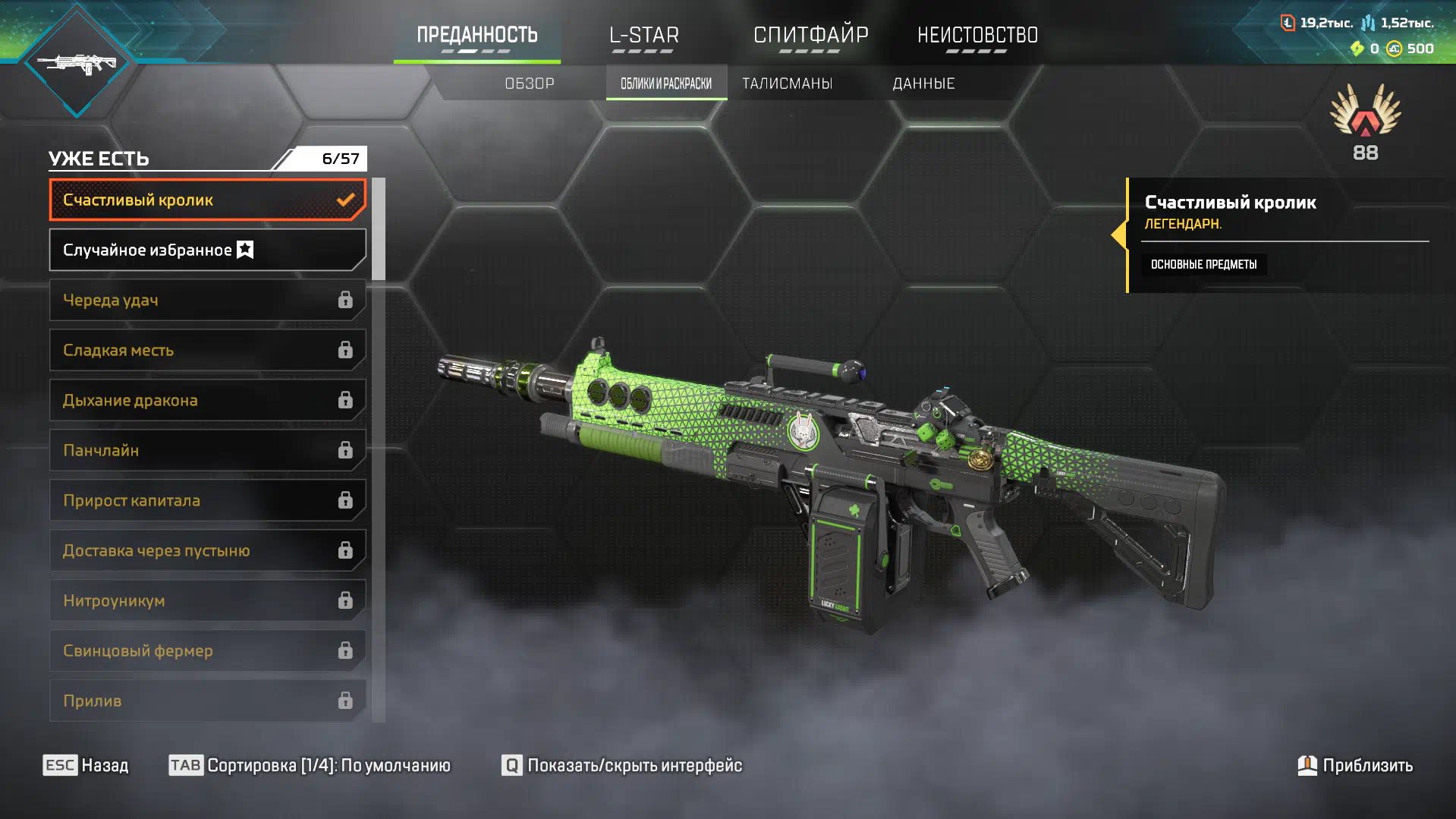This screenshot has height=819, width=1456.
Task: Switch to the ТАЛИСМАНЫ sub-tab
Action: [787, 83]
